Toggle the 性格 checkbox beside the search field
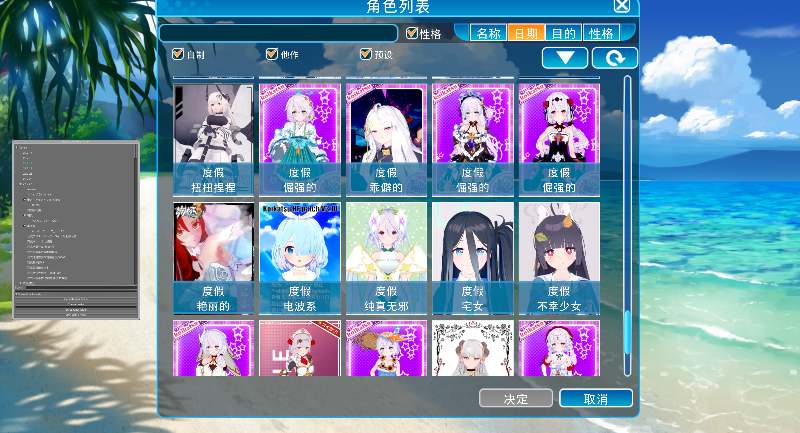The image size is (800, 433). point(412,33)
